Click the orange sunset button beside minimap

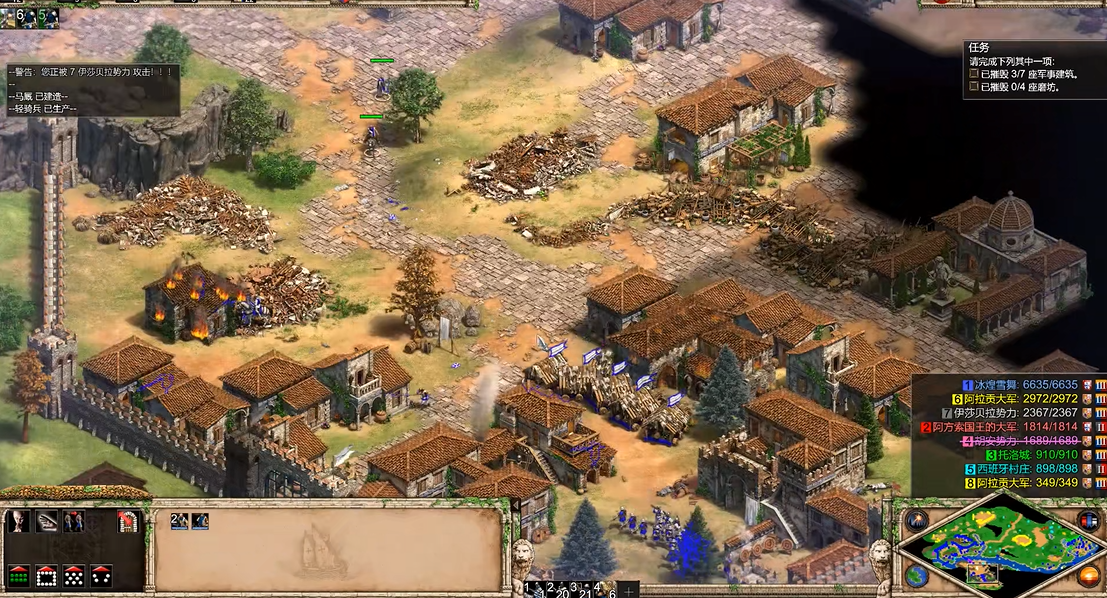(x=1088, y=576)
